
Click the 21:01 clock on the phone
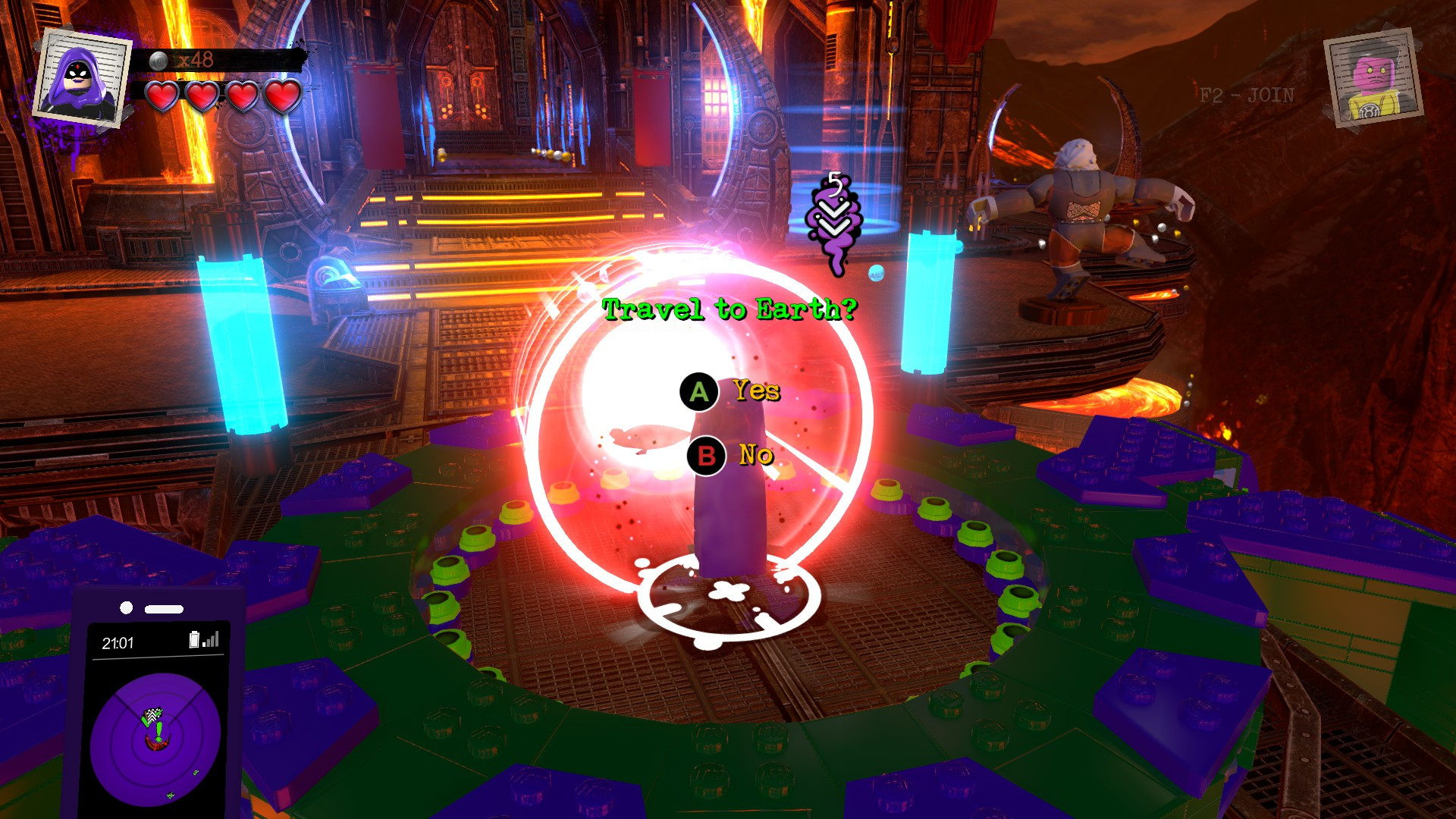pyautogui.click(x=118, y=642)
